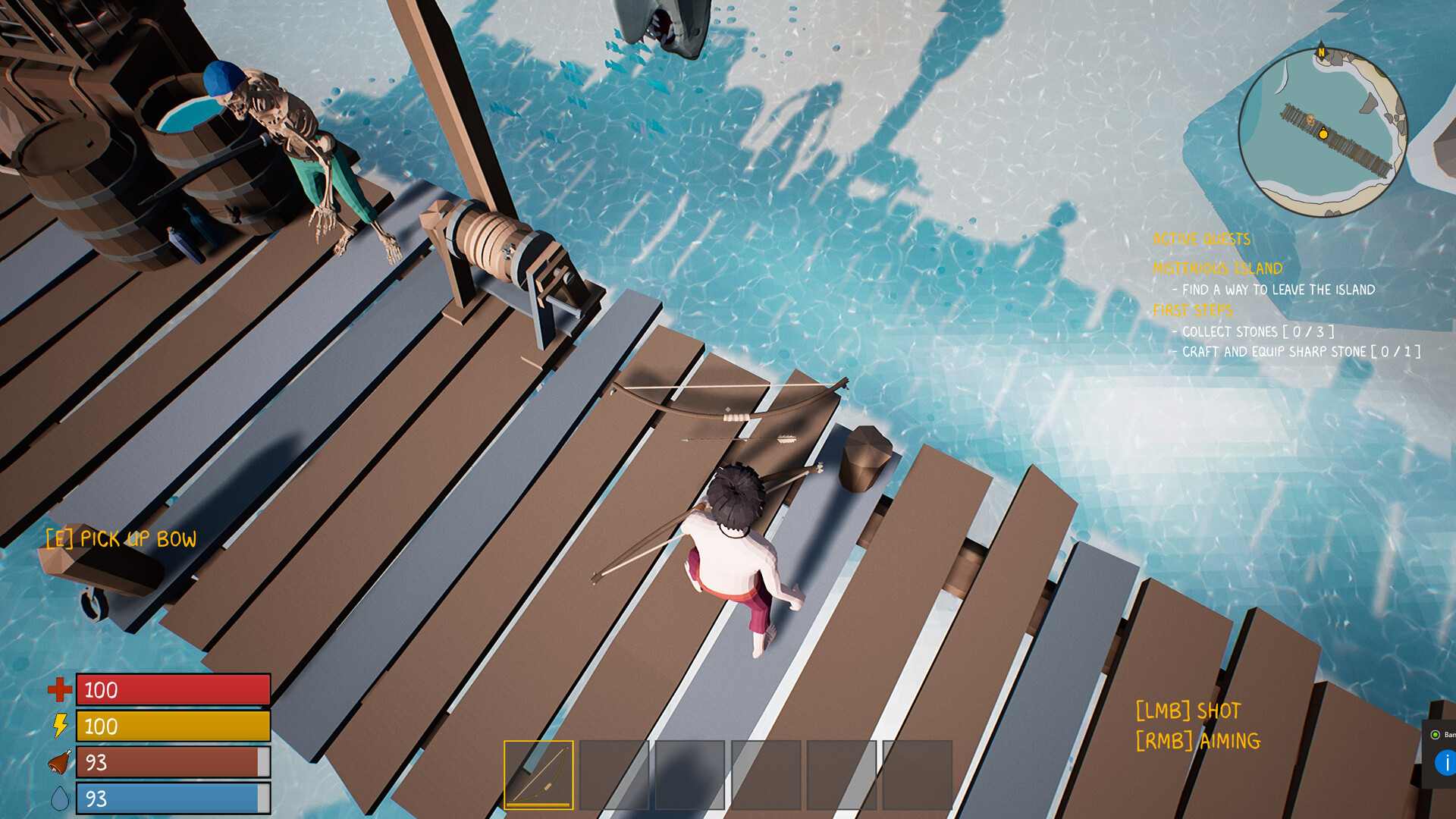Click the [E] PICK UP BOW prompt

121,539
